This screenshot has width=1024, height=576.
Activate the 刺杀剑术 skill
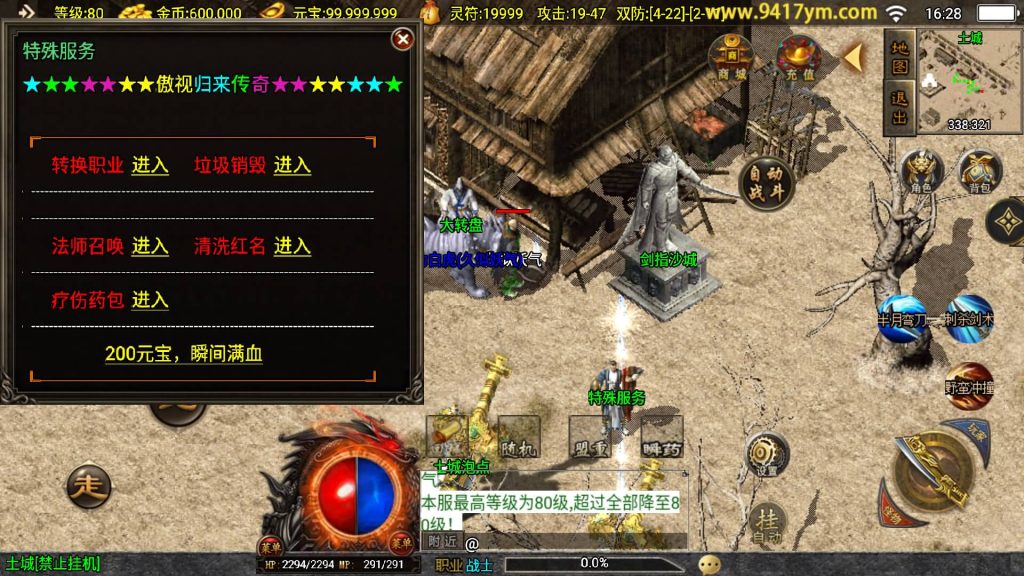tap(968, 317)
